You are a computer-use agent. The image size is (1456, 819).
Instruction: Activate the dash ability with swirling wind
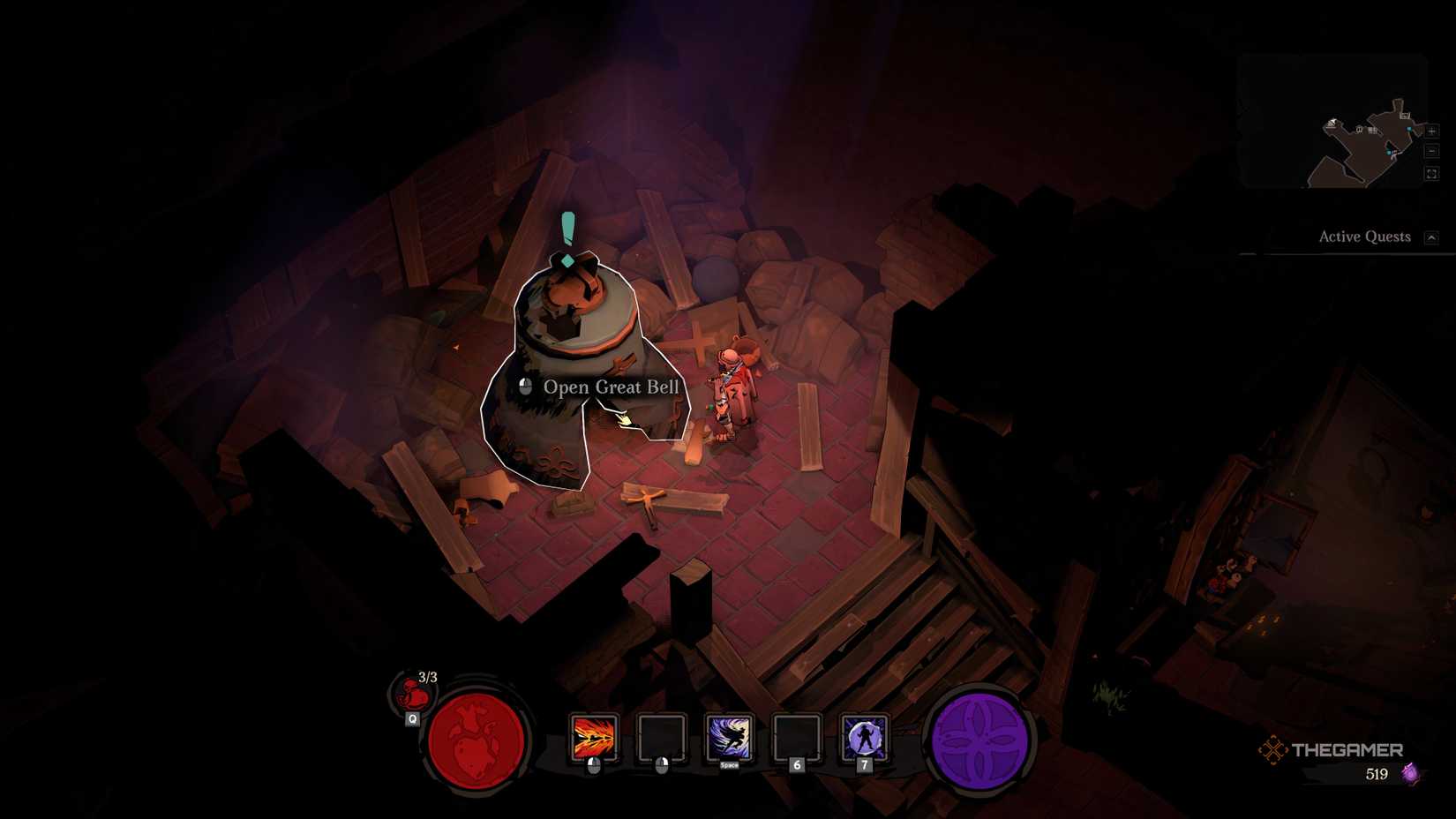point(729,737)
